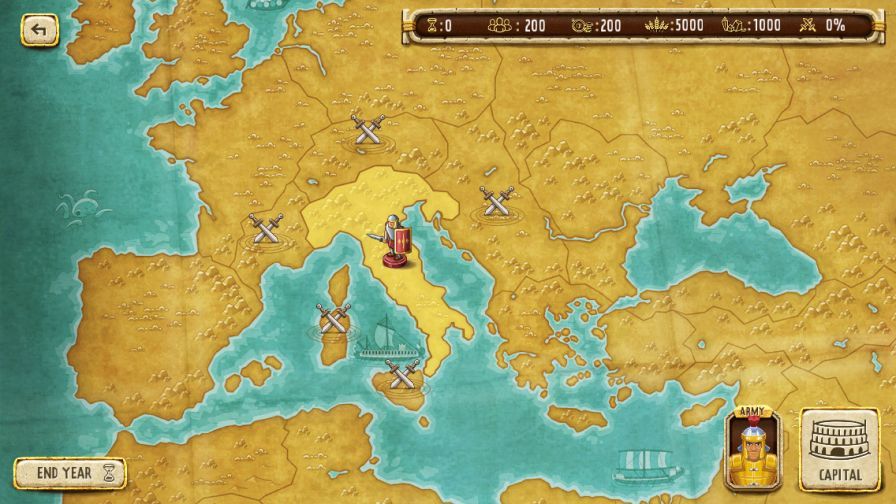Attack the crossed swords marker on Sicily
The width and height of the screenshot is (896, 504).
(x=402, y=374)
